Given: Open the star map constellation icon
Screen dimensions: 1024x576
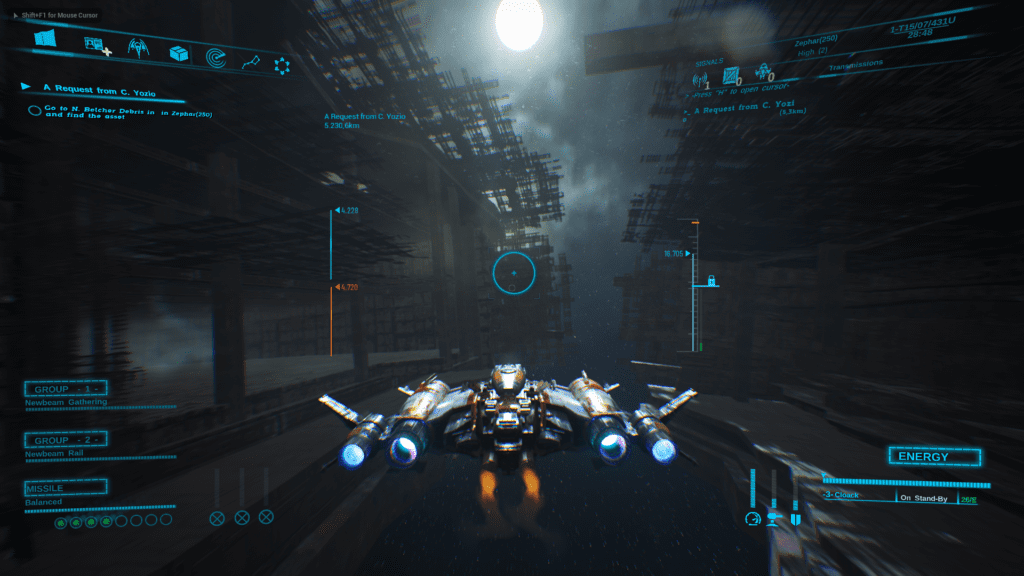Looking at the screenshot, I should pos(250,62).
